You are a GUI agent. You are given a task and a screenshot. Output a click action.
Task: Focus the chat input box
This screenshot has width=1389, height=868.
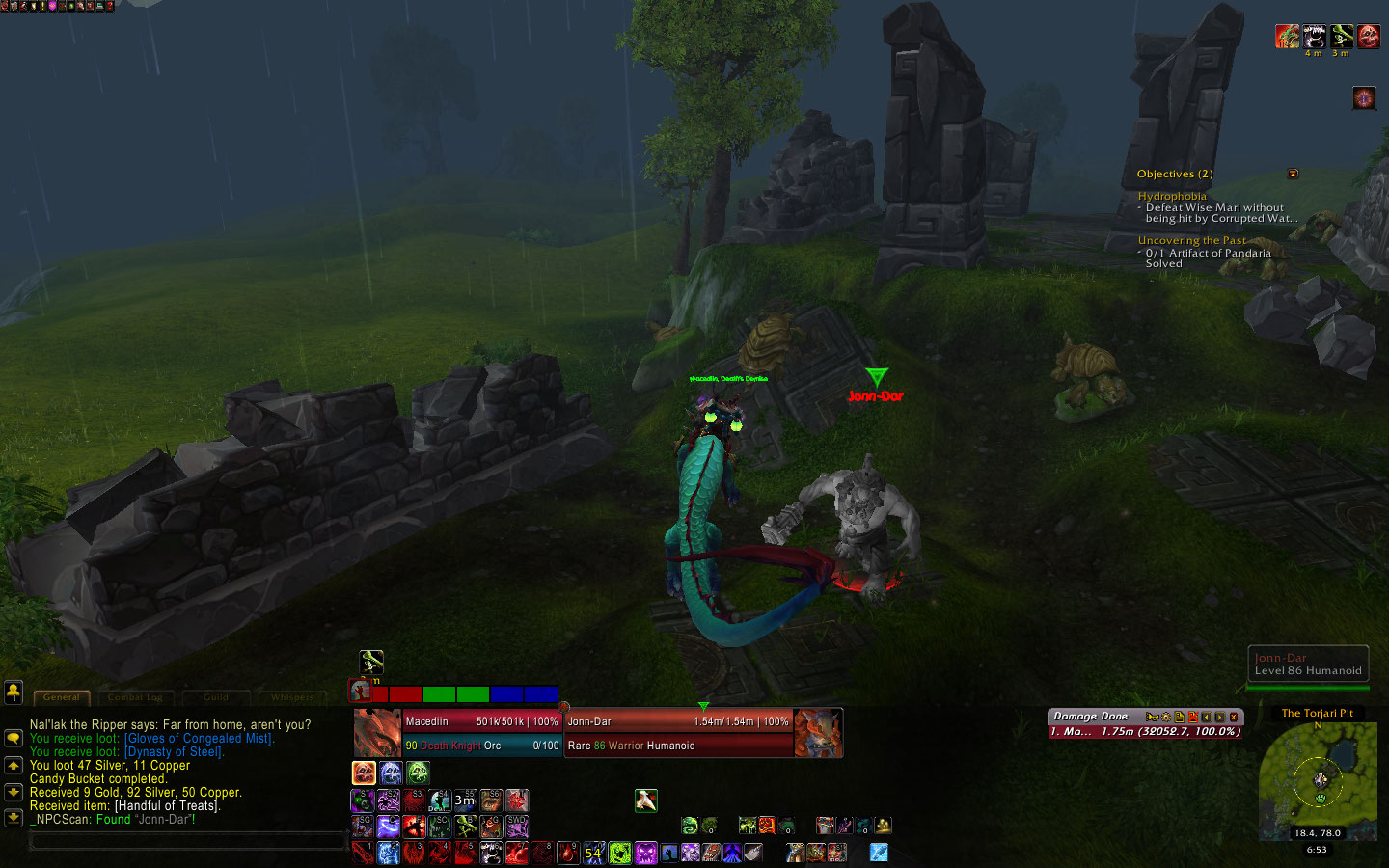pos(188,841)
